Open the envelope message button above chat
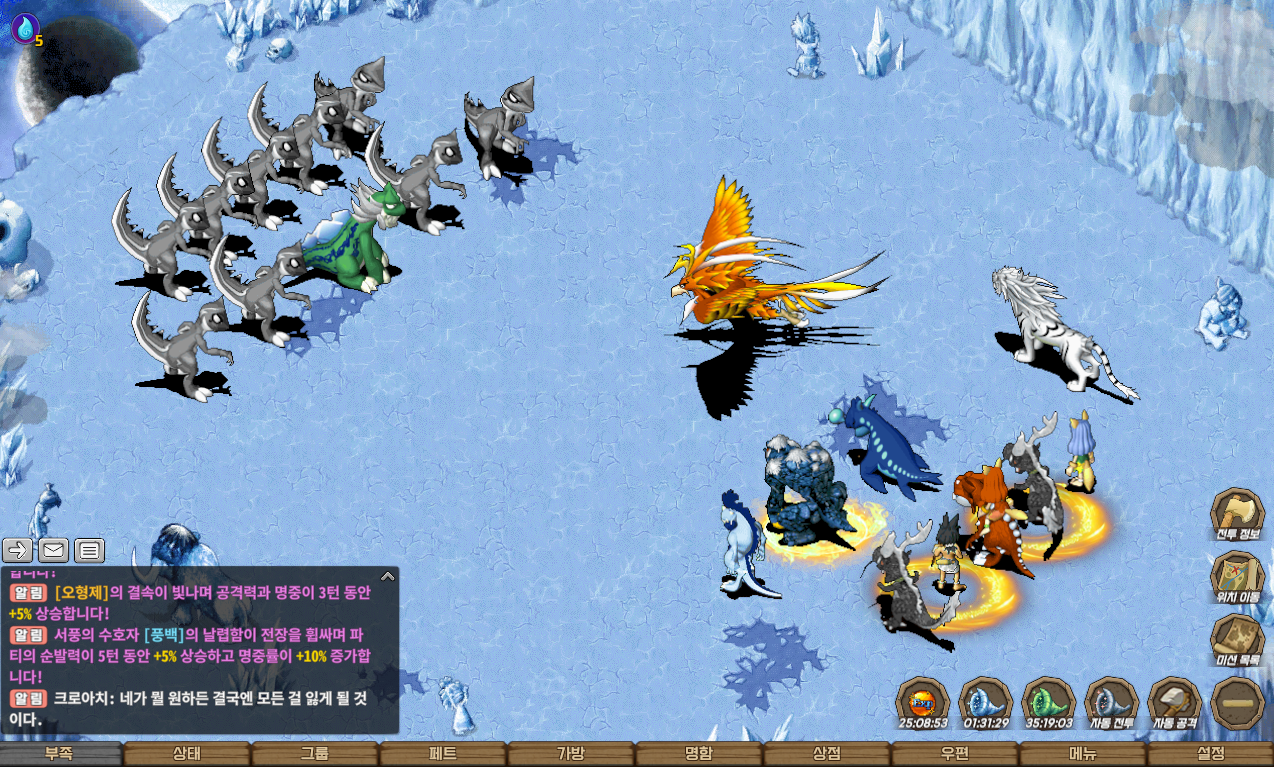 [x=53, y=549]
